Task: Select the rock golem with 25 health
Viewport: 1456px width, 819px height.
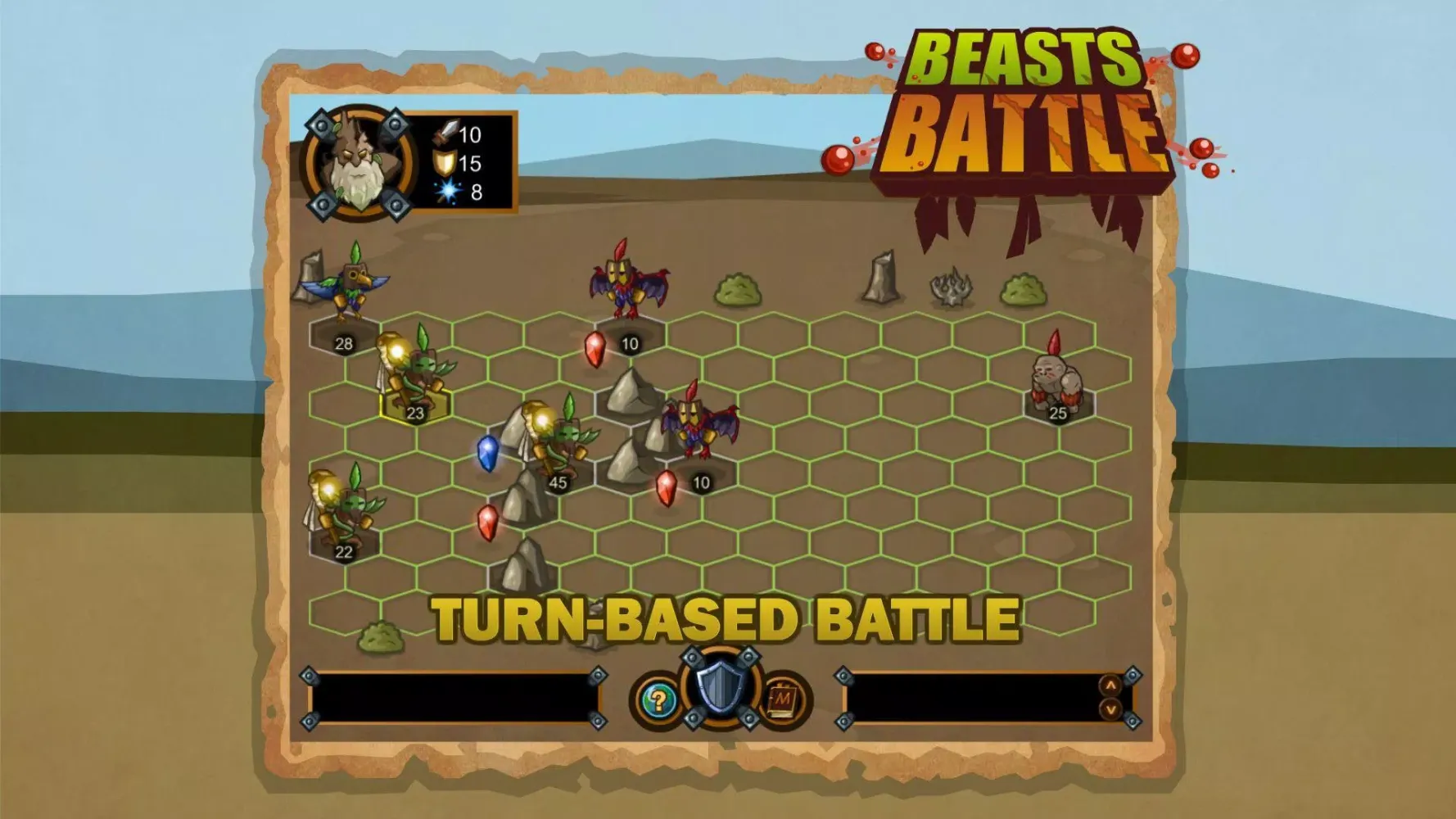Action: point(1056,381)
